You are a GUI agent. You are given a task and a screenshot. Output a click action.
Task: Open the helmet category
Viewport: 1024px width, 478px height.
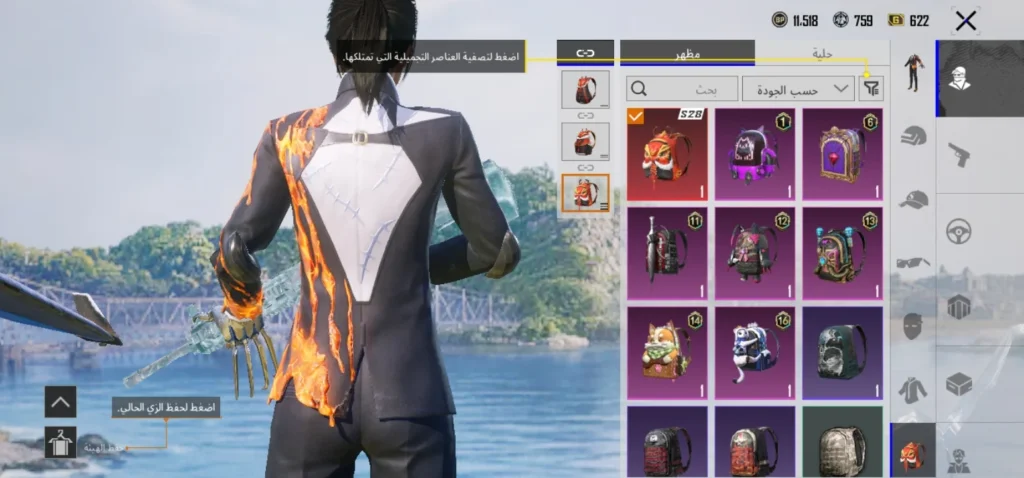(x=913, y=136)
